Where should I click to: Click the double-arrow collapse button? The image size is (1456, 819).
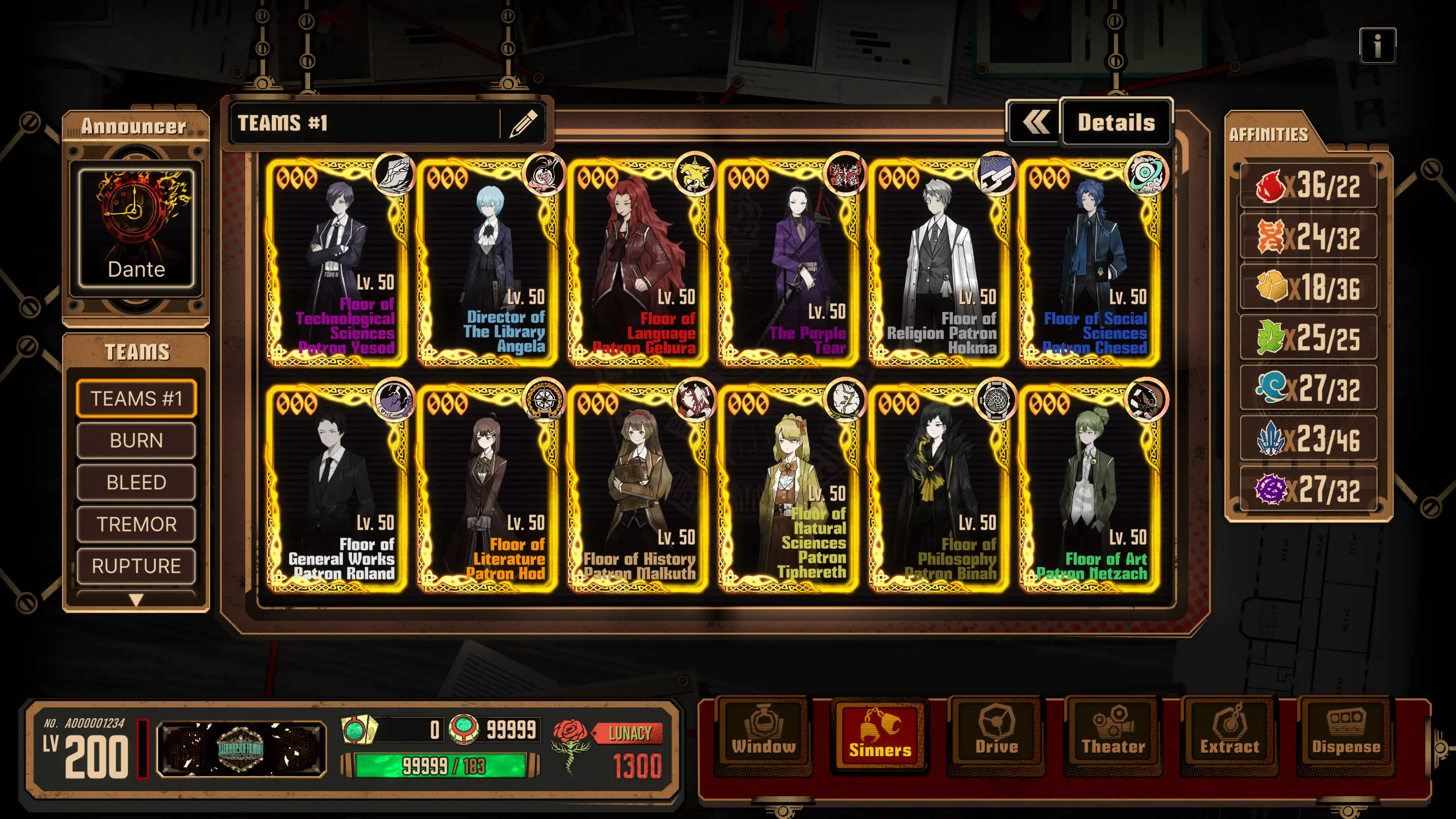pyautogui.click(x=1034, y=123)
